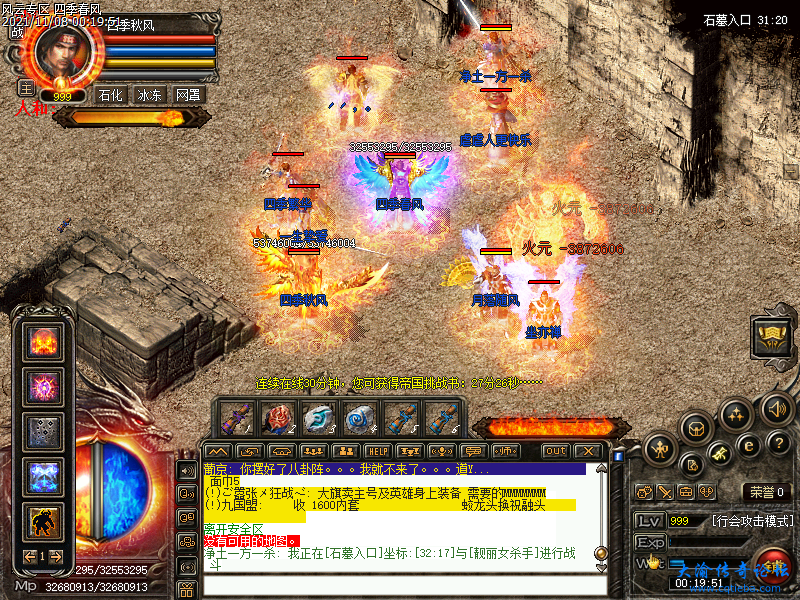Use the hotbar item in slot 2

[x=278, y=416]
